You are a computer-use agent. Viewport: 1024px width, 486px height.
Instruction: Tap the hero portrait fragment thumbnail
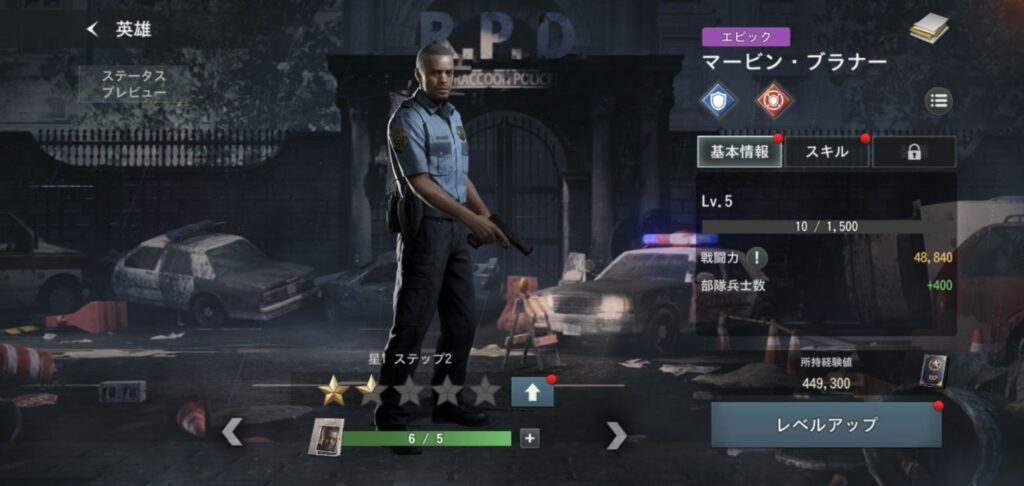326,437
